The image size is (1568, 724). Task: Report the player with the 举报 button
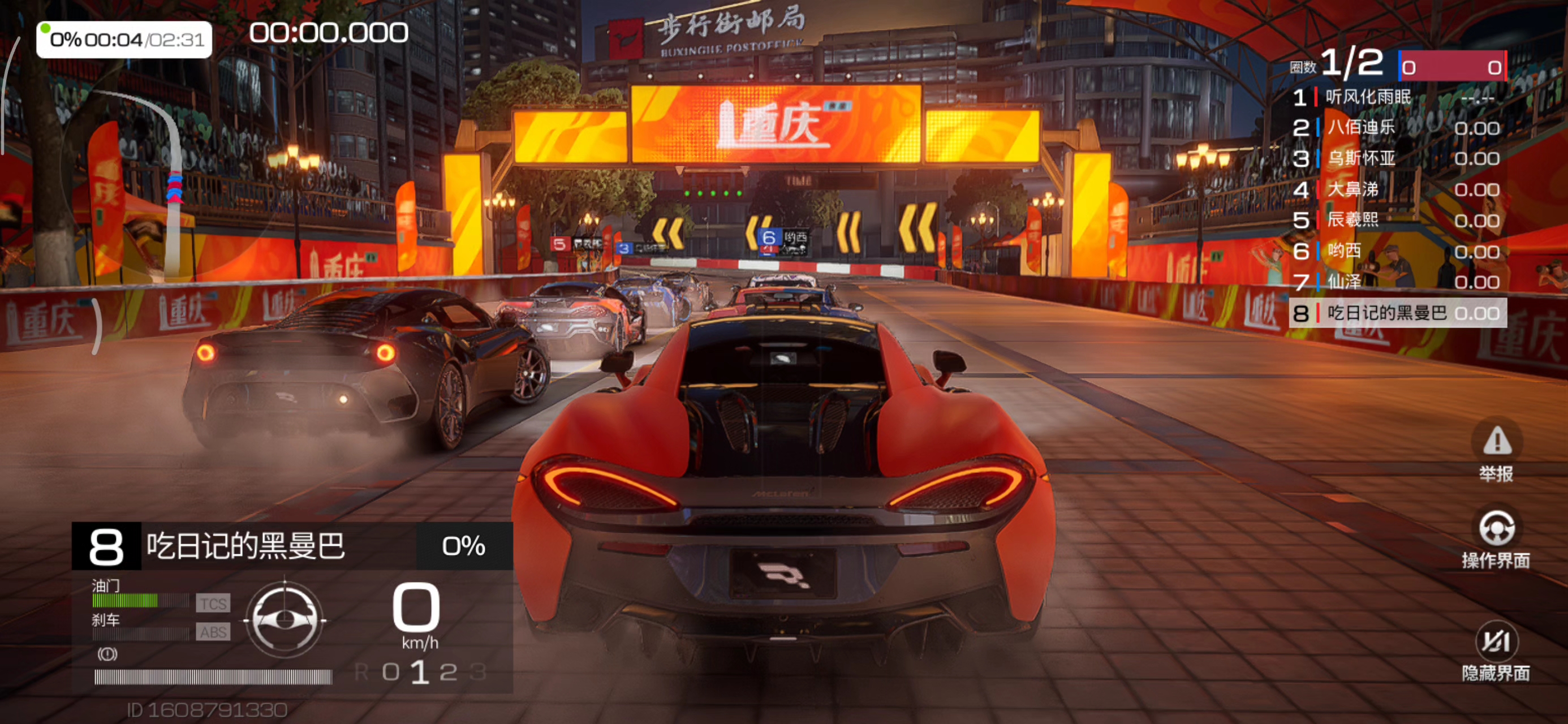tap(1496, 451)
